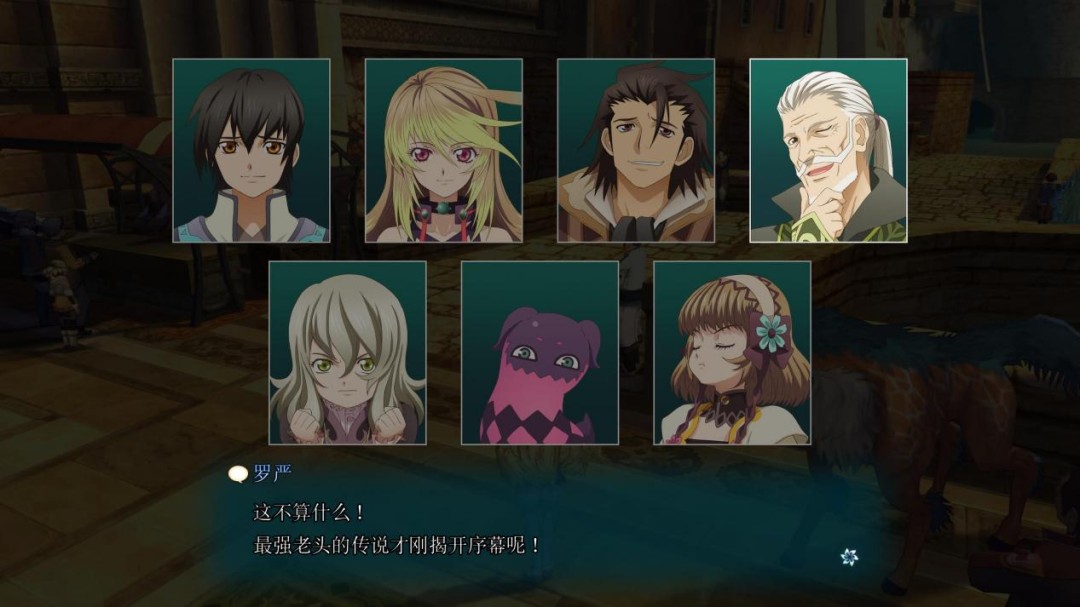Select the girl with flower hairpiece portrait
This screenshot has height=607, width=1080.
coord(731,353)
